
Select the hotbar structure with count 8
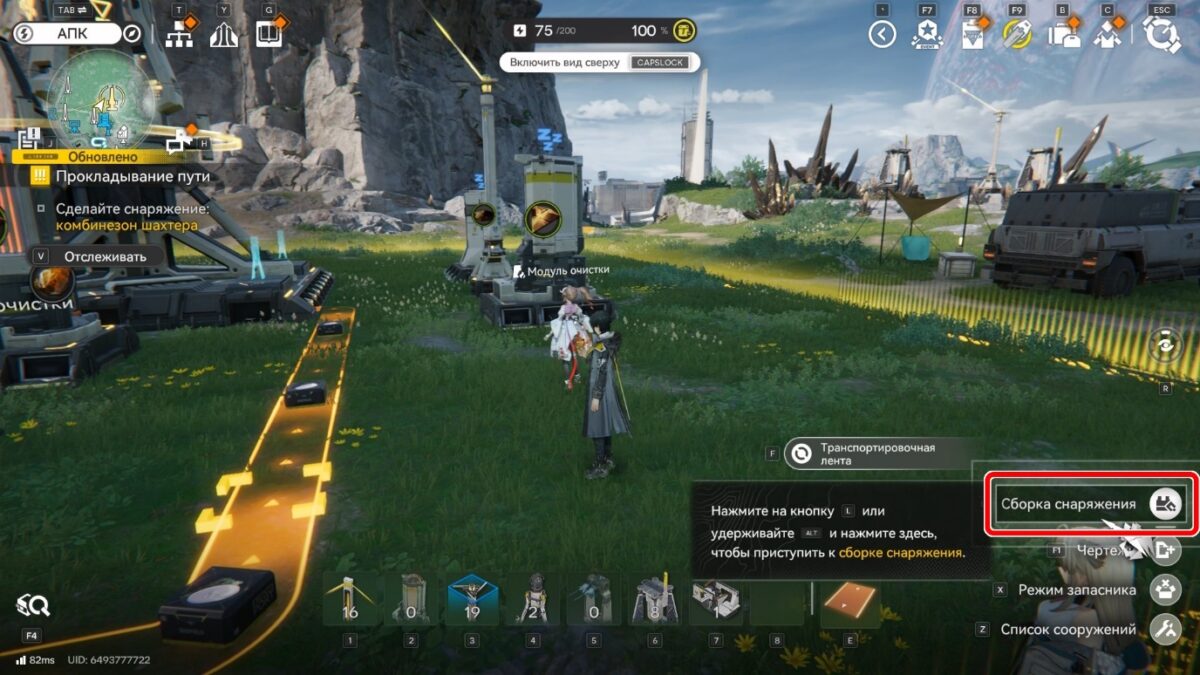click(655, 601)
